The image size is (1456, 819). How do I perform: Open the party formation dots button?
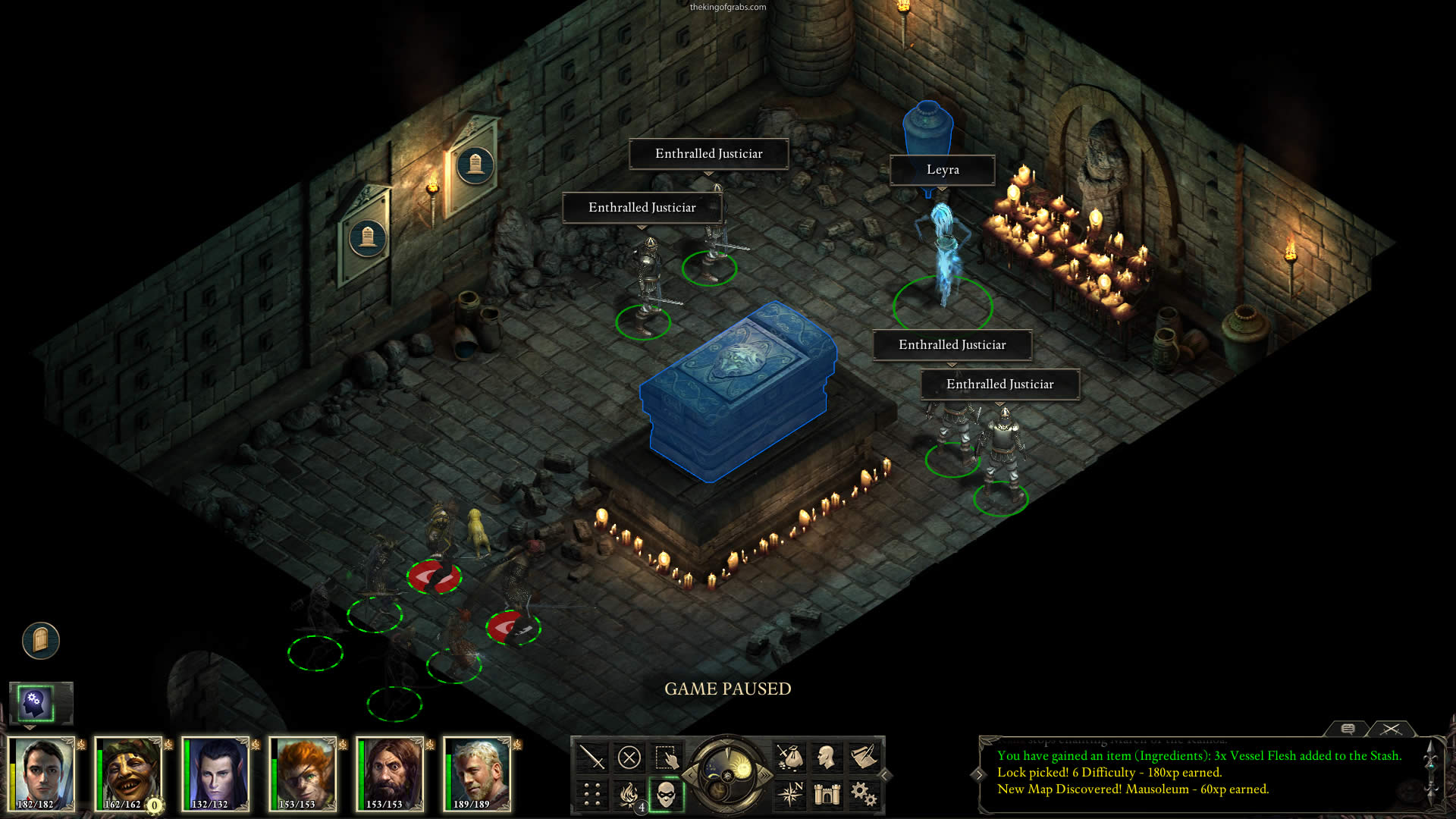(591, 794)
